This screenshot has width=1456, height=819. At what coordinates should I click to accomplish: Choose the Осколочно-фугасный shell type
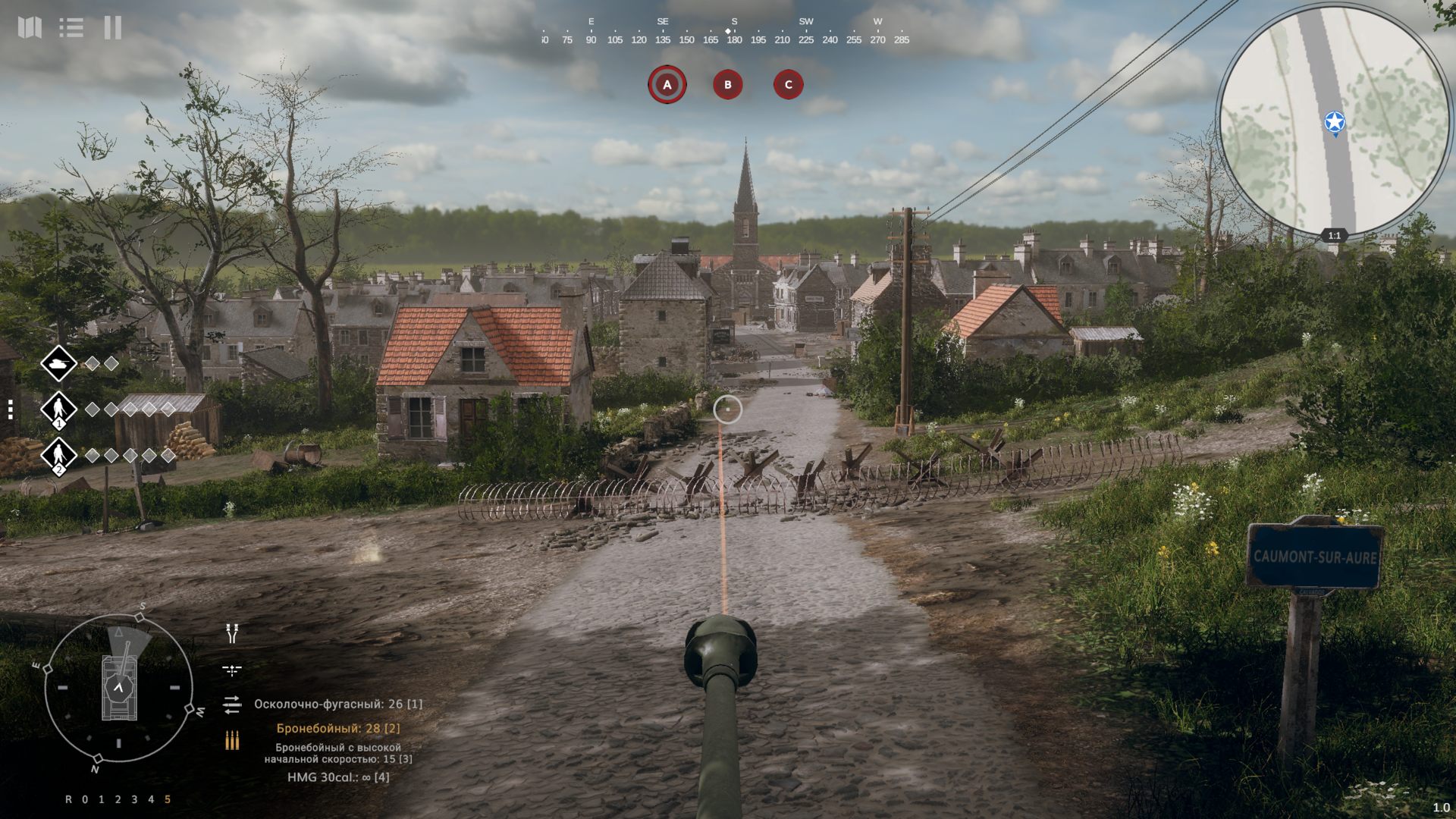pyautogui.click(x=337, y=704)
